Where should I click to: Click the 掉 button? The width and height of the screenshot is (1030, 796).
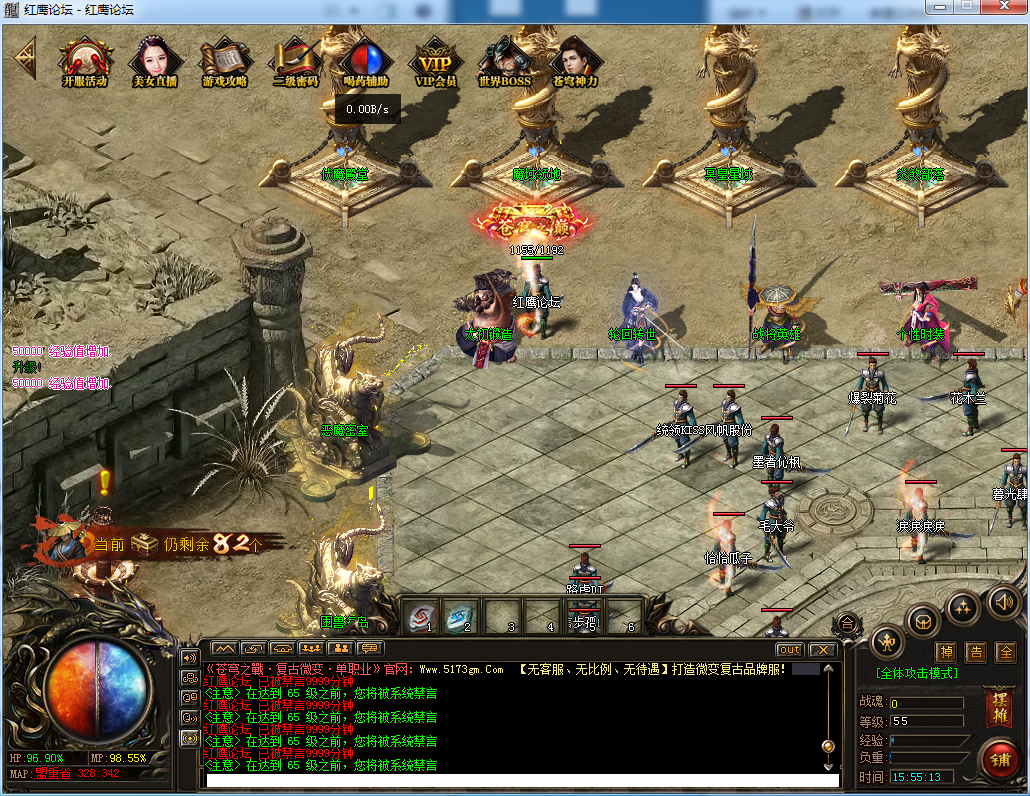pos(945,652)
